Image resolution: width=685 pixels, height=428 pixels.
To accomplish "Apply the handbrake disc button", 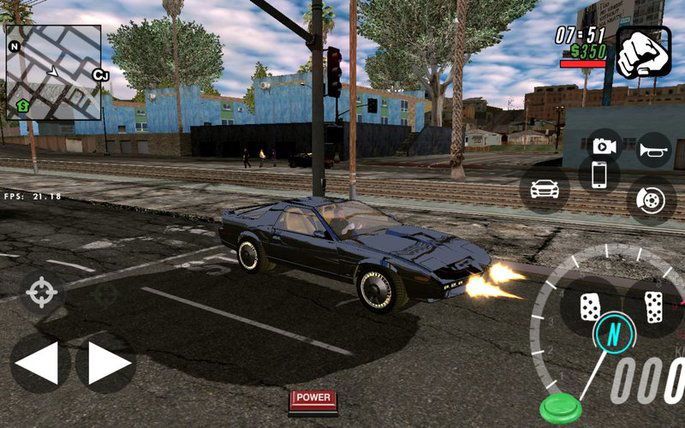I will (652, 199).
